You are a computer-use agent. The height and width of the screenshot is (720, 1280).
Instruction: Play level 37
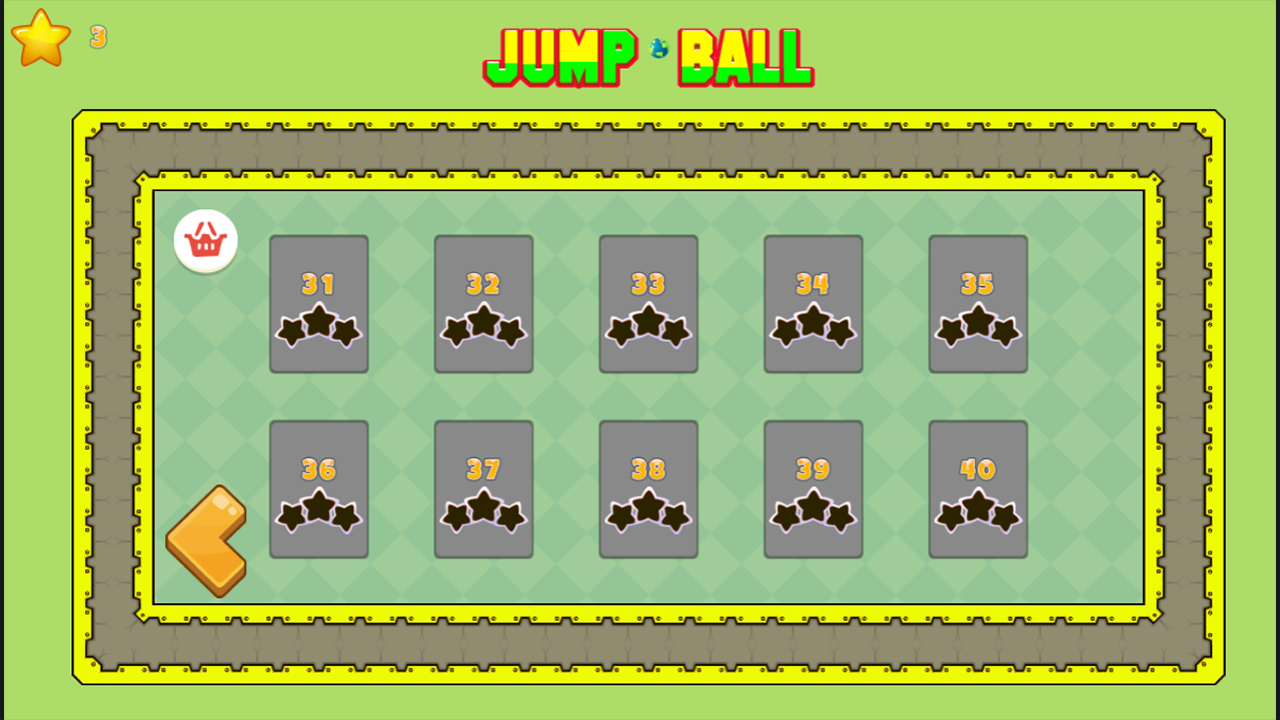click(x=483, y=487)
